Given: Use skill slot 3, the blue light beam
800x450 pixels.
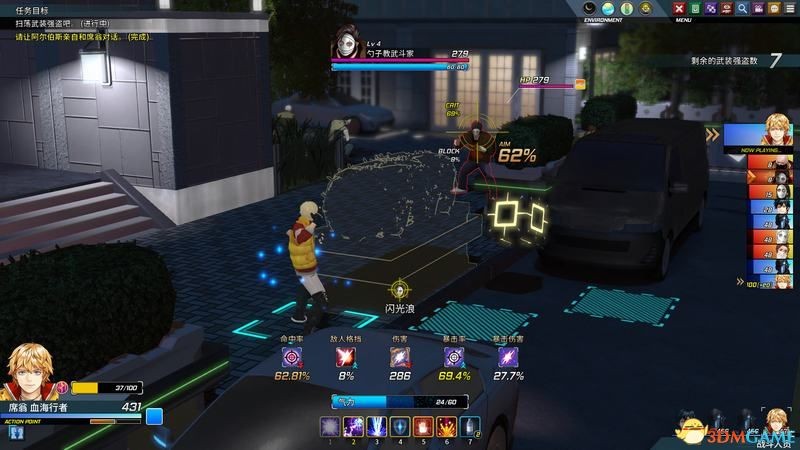Looking at the screenshot, I should pyautogui.click(x=375, y=426).
